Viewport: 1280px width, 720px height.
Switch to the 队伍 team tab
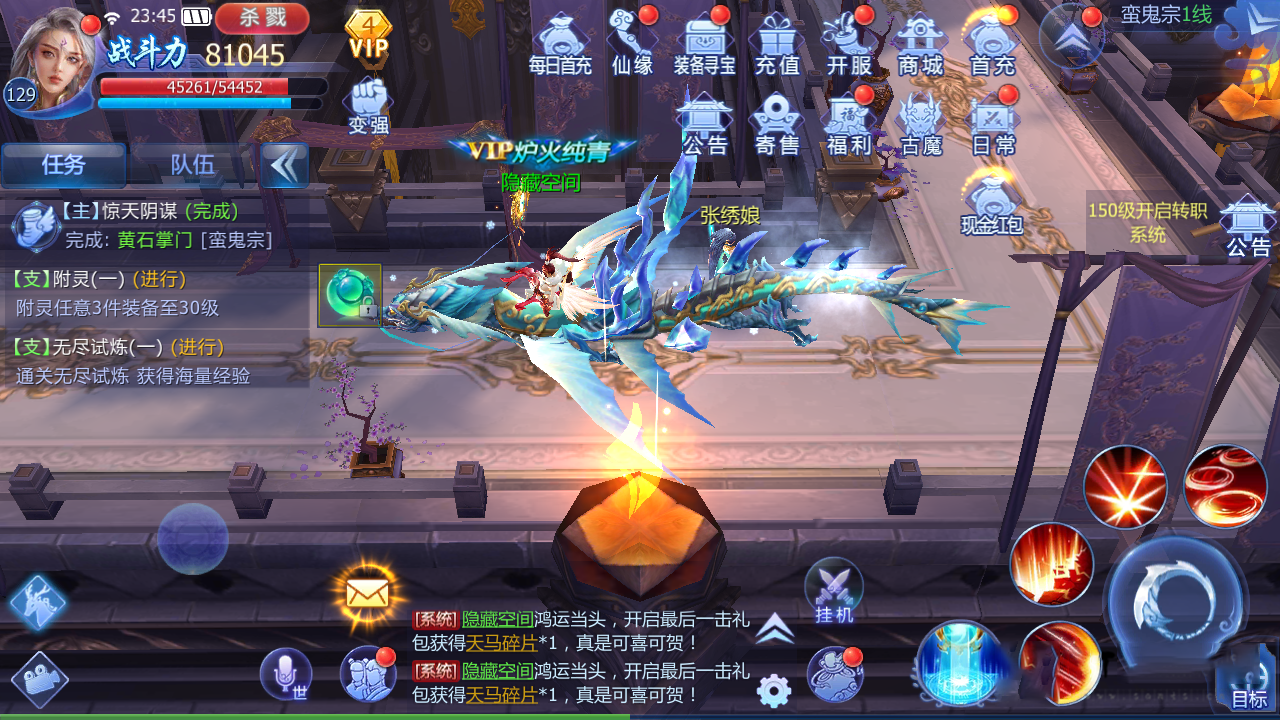(193, 165)
